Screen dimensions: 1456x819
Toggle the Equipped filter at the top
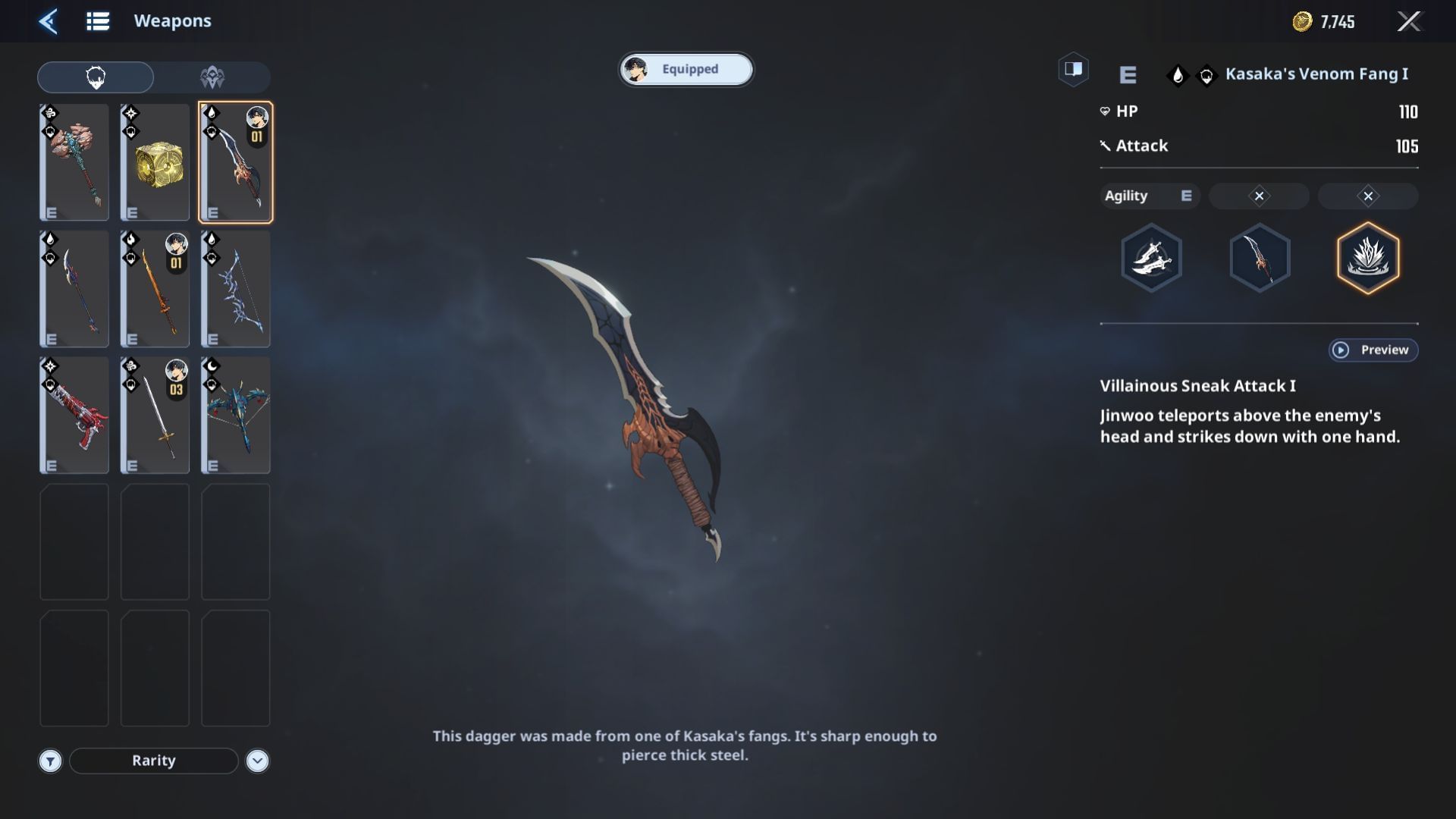[685, 69]
